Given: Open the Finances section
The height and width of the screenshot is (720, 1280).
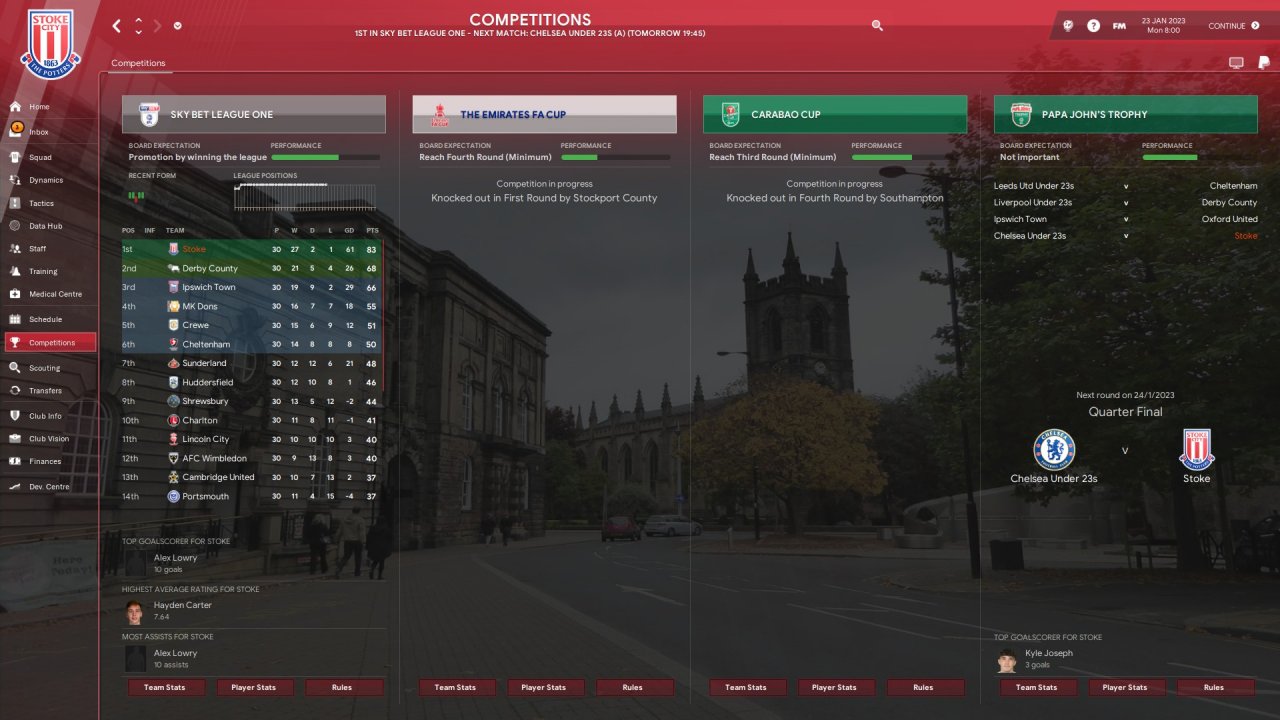Looking at the screenshot, I should (45, 461).
